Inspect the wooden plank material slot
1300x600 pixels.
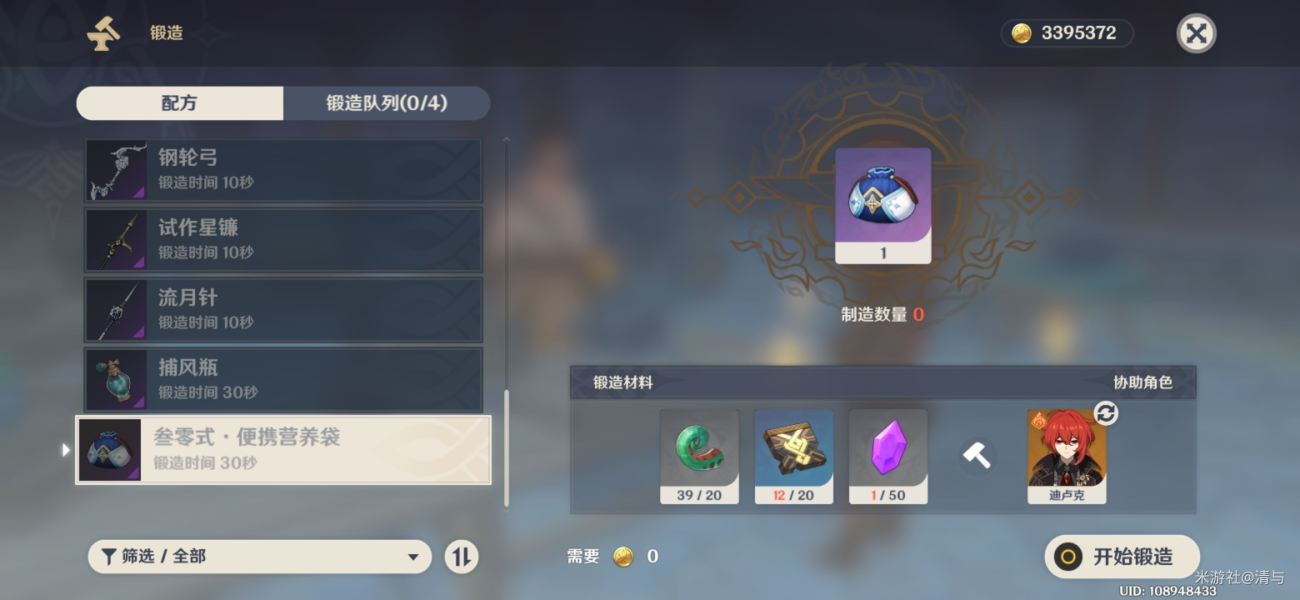(793, 455)
